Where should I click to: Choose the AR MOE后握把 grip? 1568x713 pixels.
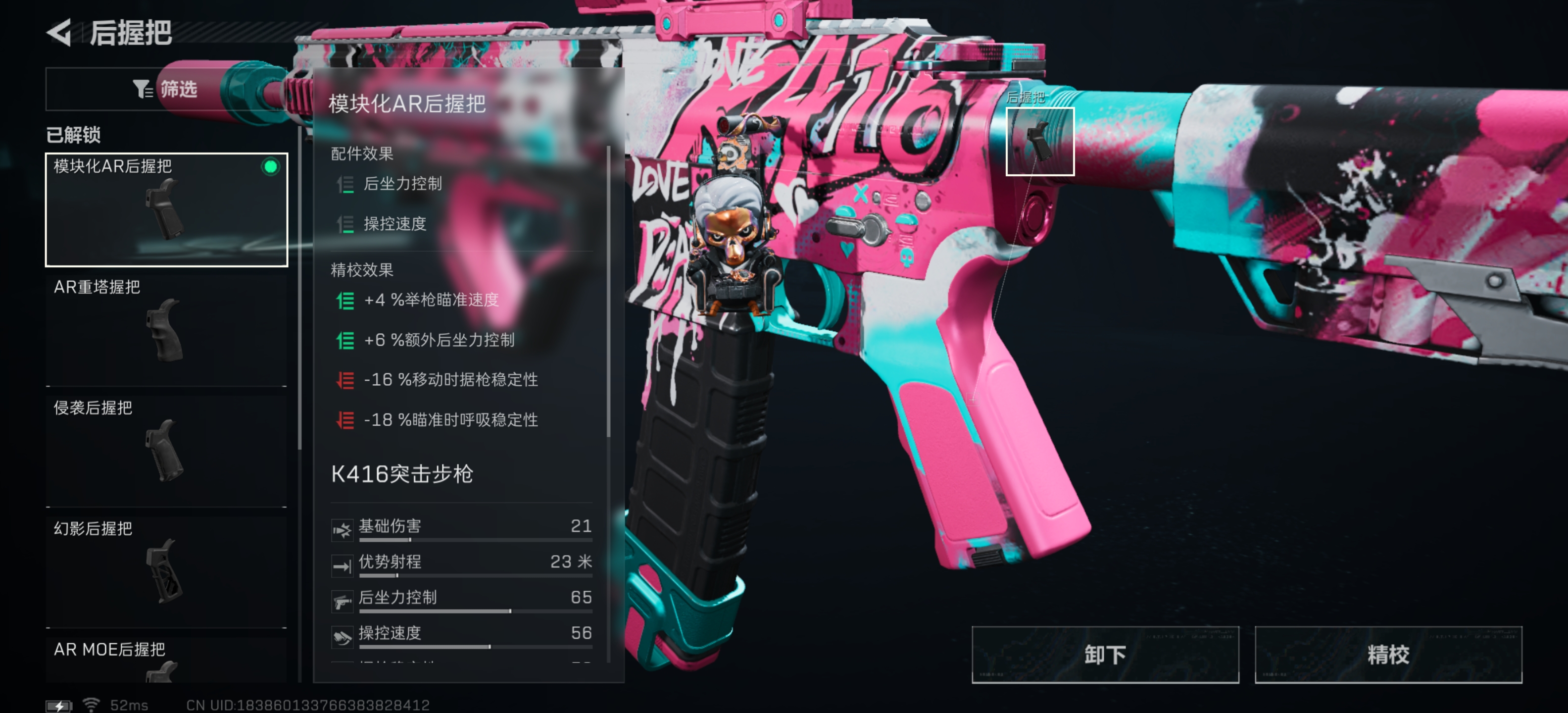(x=166, y=660)
